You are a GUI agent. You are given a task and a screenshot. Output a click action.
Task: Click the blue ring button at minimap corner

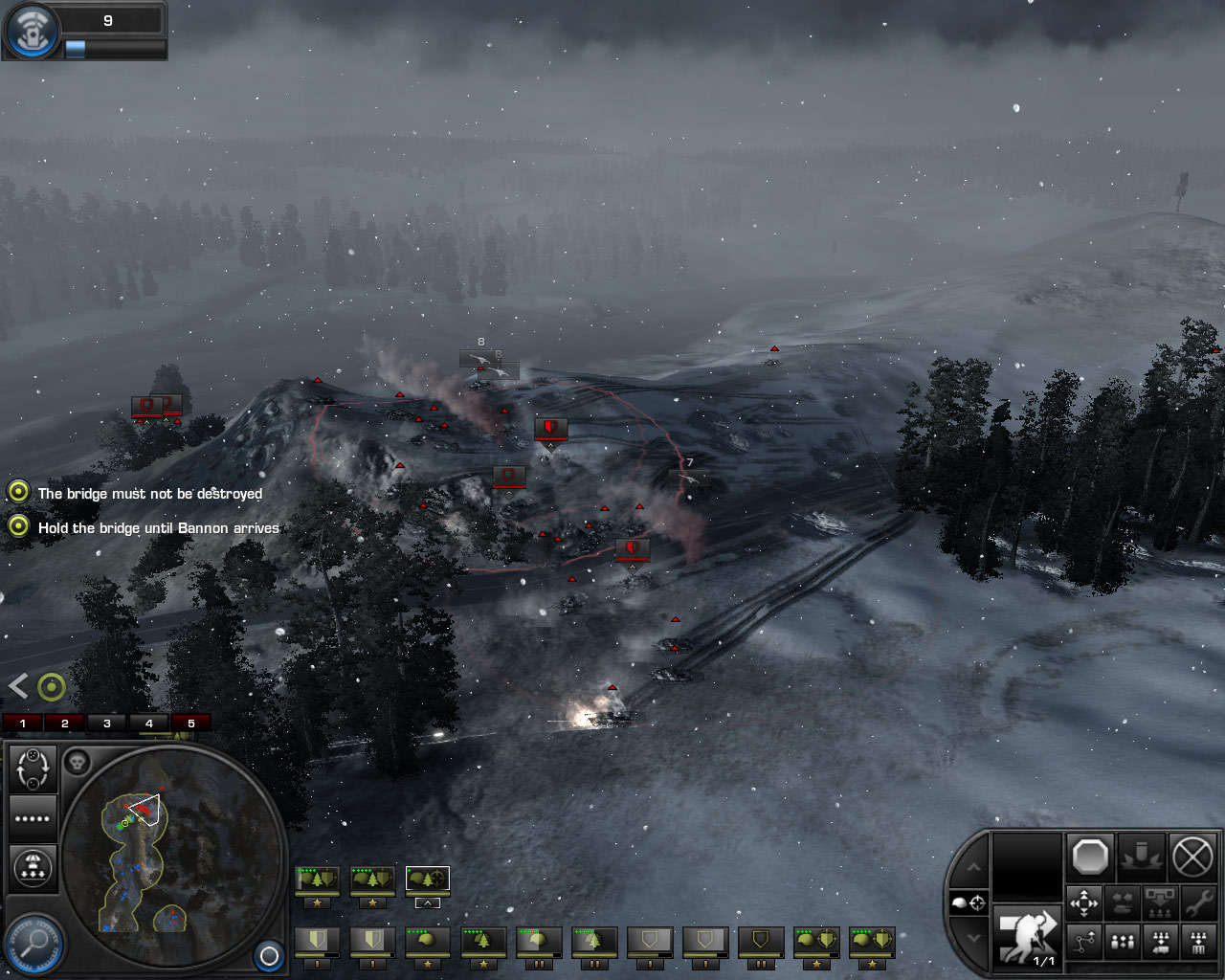[269, 955]
